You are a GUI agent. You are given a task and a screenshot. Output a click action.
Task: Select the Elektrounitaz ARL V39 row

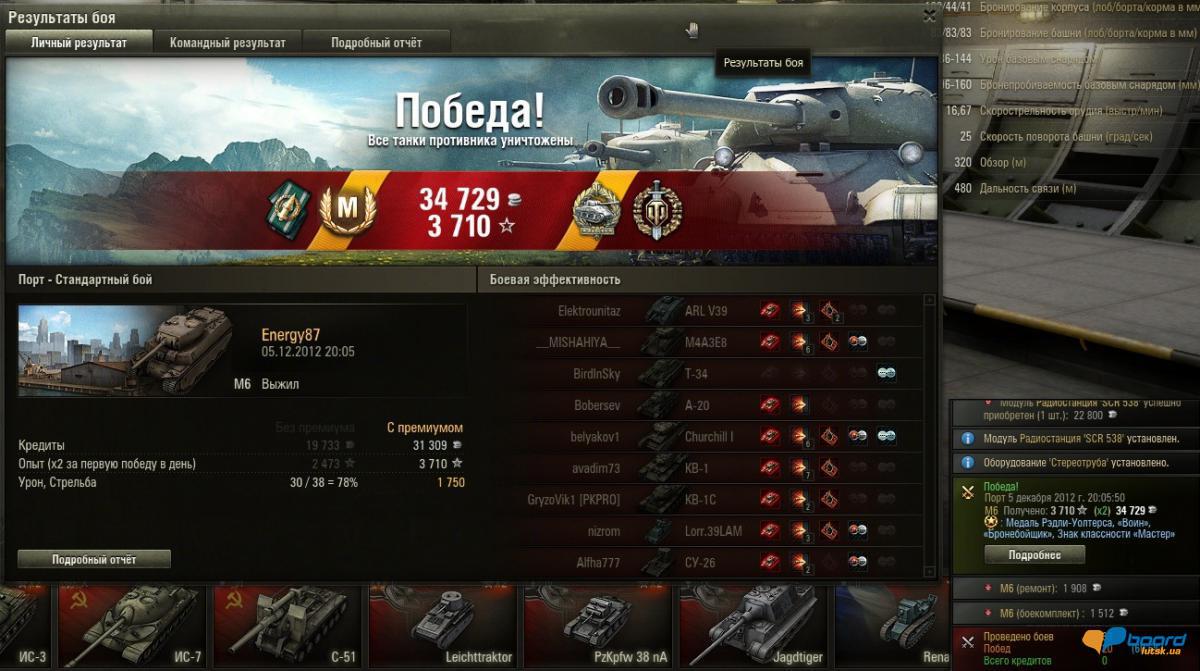click(700, 311)
